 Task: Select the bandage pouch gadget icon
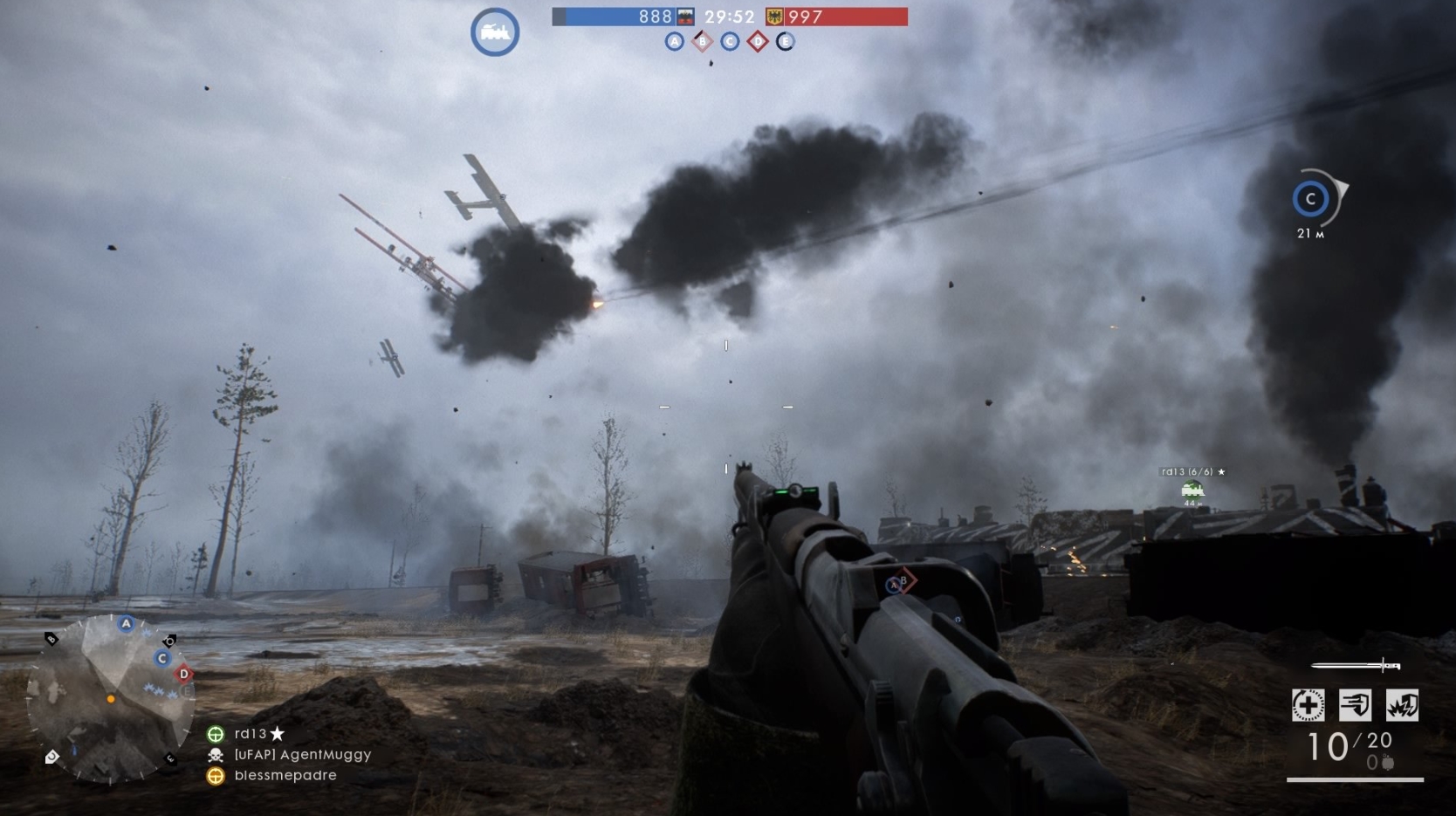coord(1356,705)
